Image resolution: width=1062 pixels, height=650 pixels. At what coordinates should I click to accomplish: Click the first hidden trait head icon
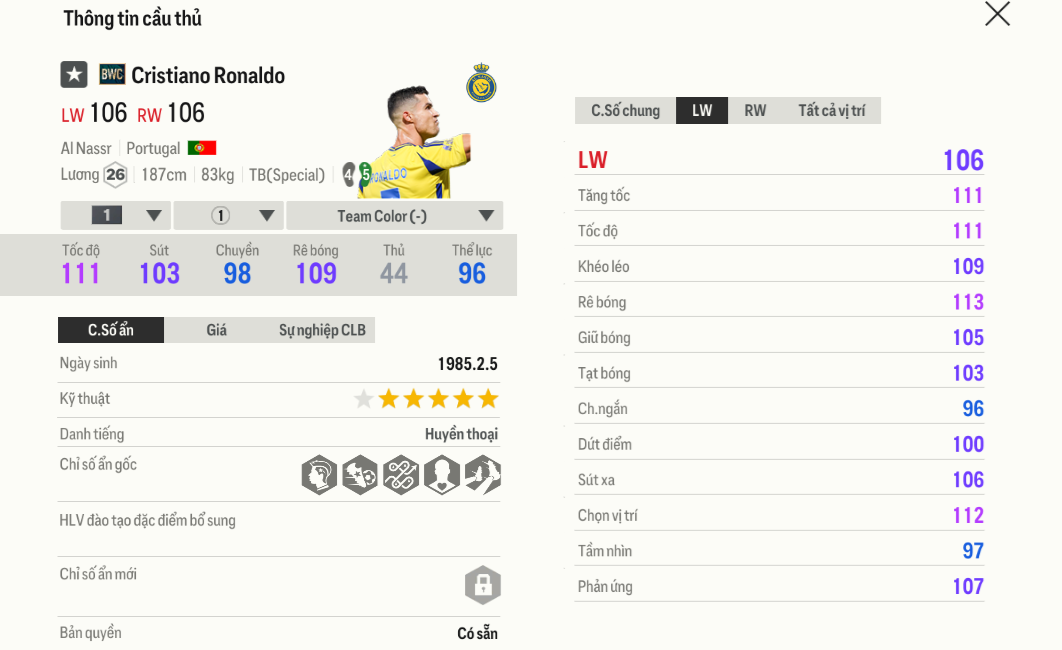pyautogui.click(x=319, y=475)
